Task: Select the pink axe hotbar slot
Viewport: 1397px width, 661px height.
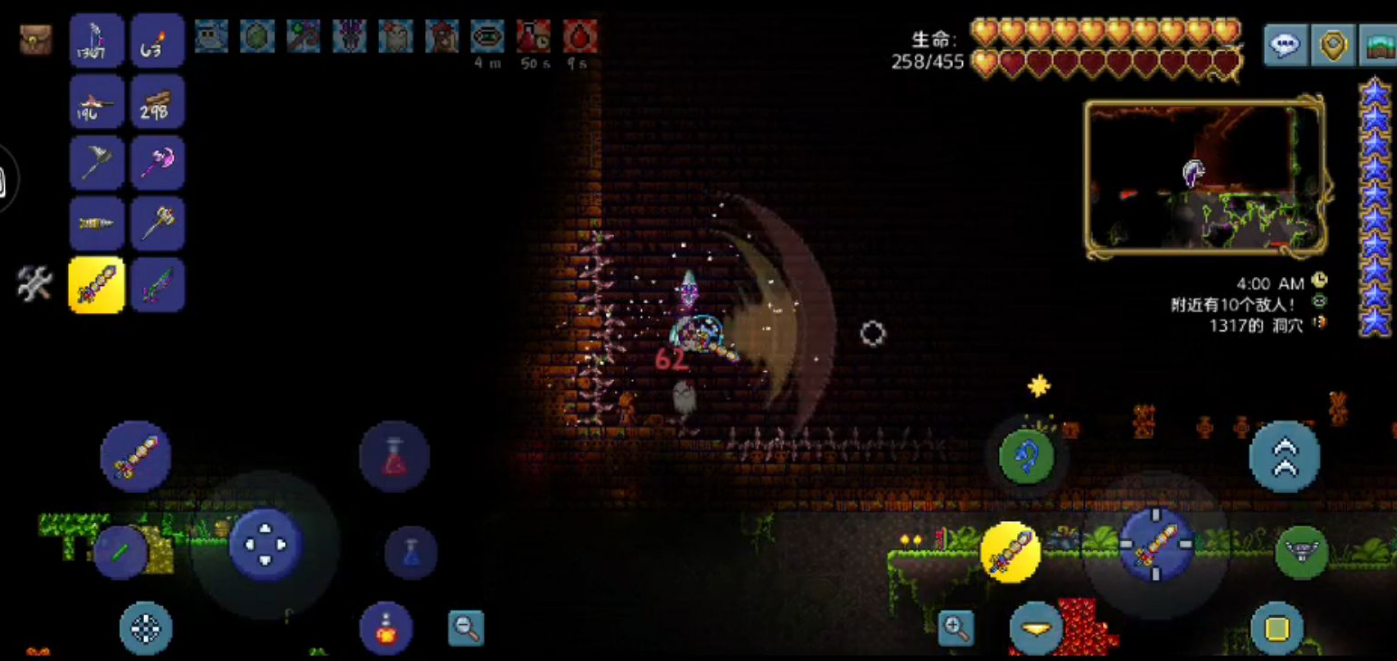Action: [x=157, y=163]
